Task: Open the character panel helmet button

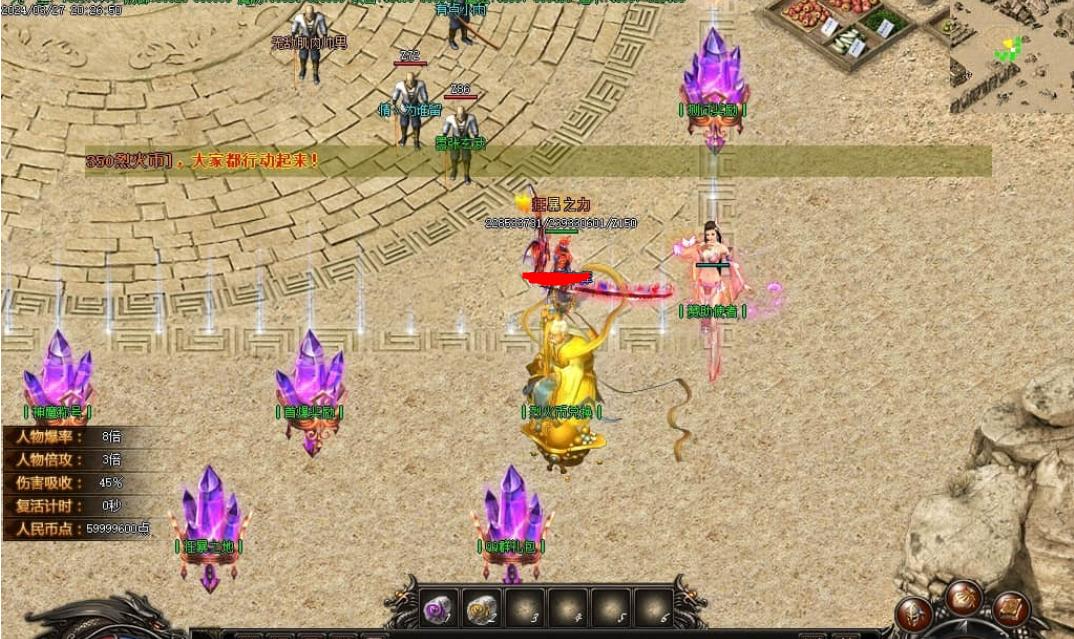Action: click(913, 613)
